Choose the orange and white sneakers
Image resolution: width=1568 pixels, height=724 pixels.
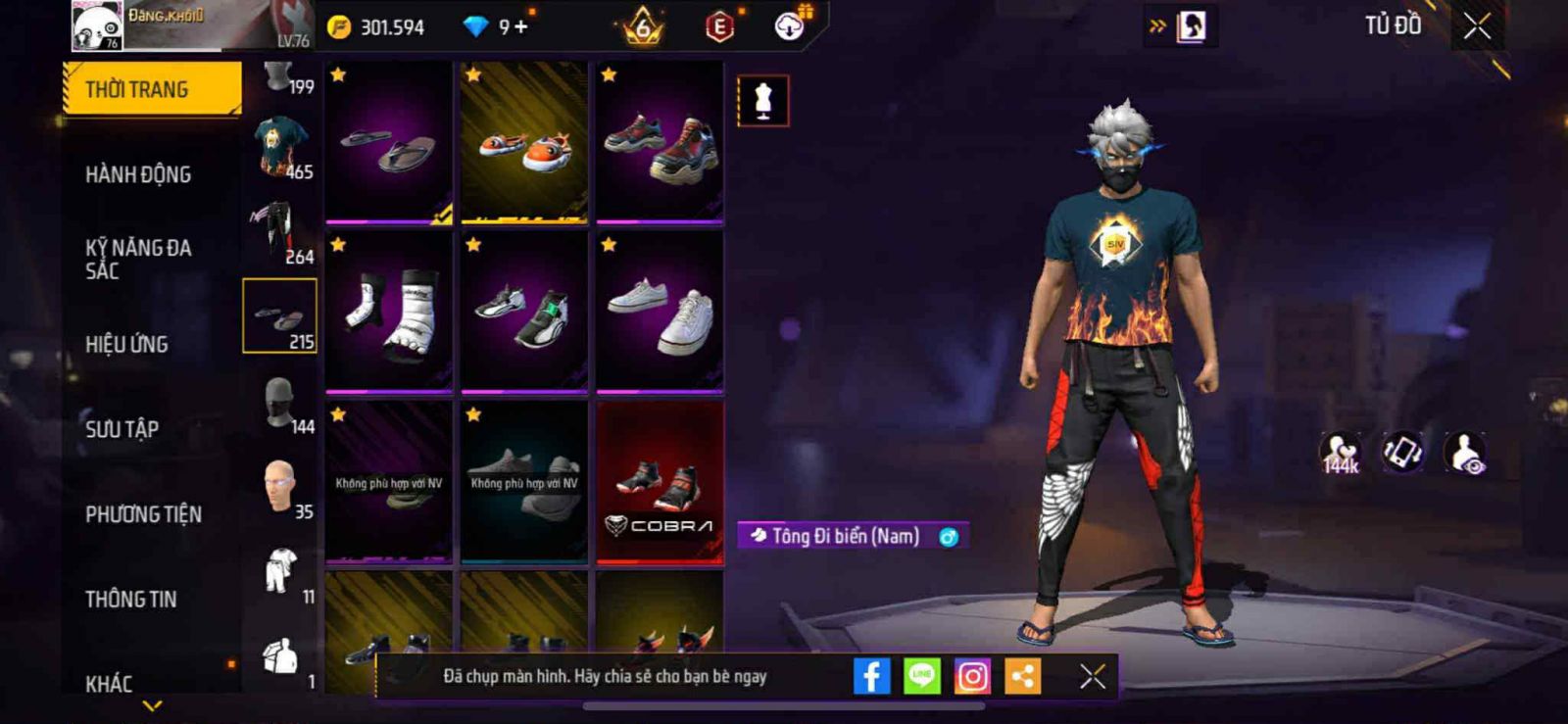(x=524, y=143)
